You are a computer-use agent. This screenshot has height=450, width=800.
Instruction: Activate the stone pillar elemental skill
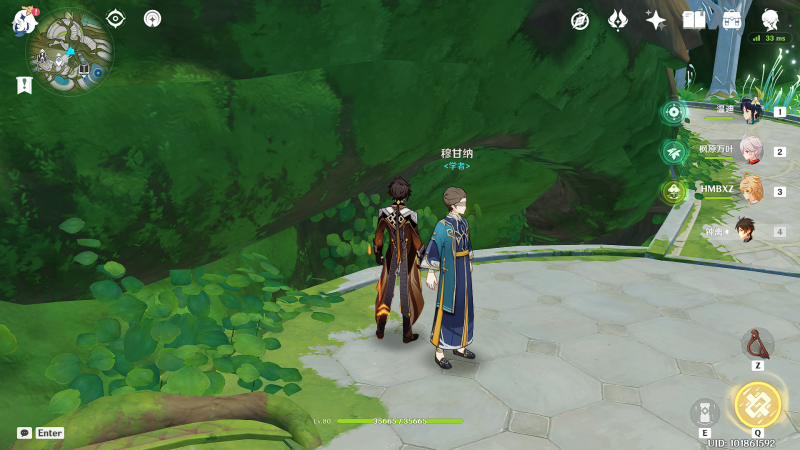pyautogui.click(x=705, y=412)
